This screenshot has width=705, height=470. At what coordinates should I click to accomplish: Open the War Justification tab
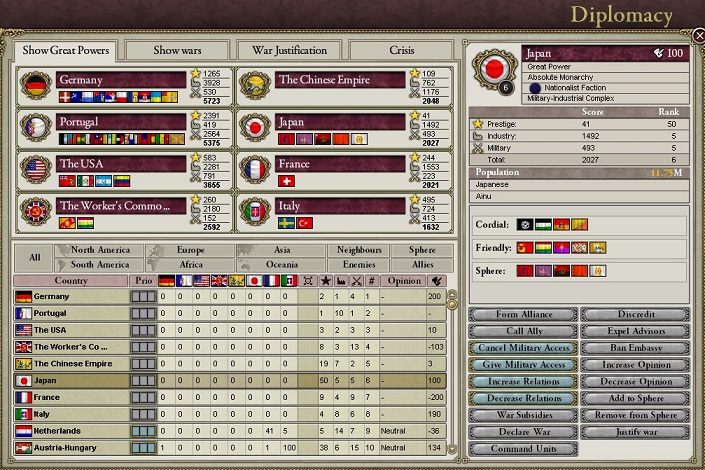288,50
